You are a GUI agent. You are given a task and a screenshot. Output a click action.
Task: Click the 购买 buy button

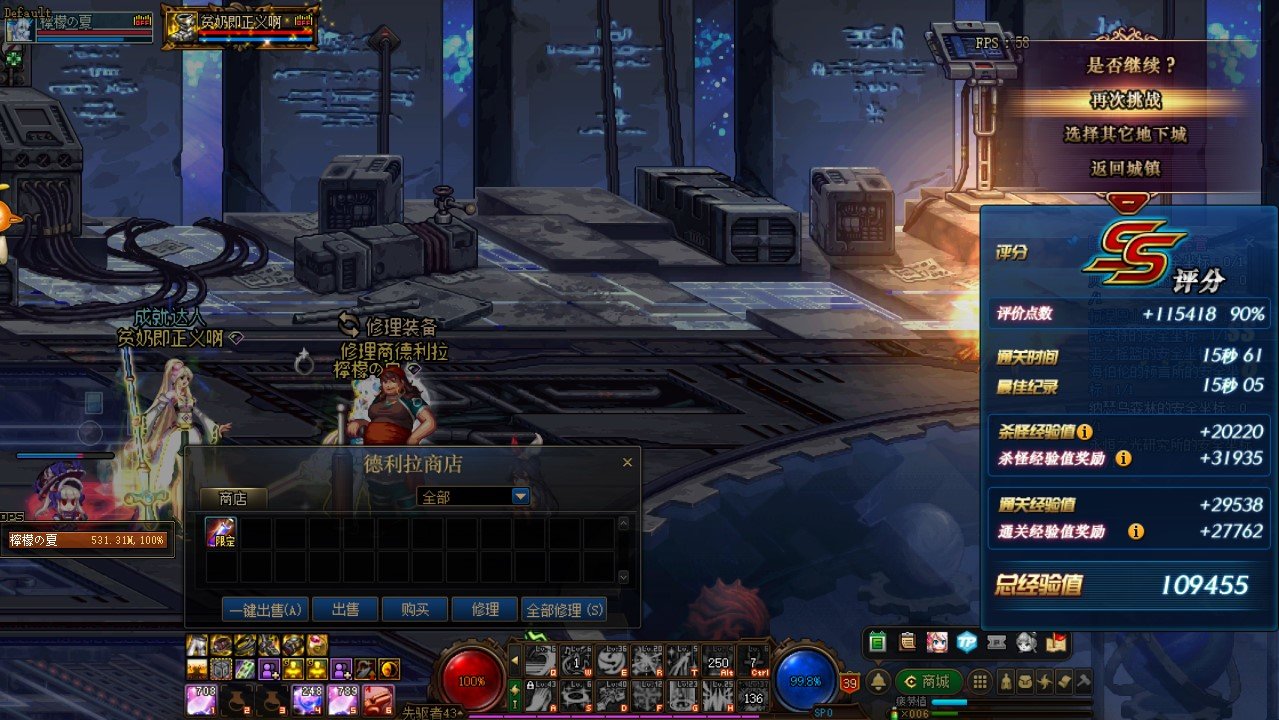point(415,609)
